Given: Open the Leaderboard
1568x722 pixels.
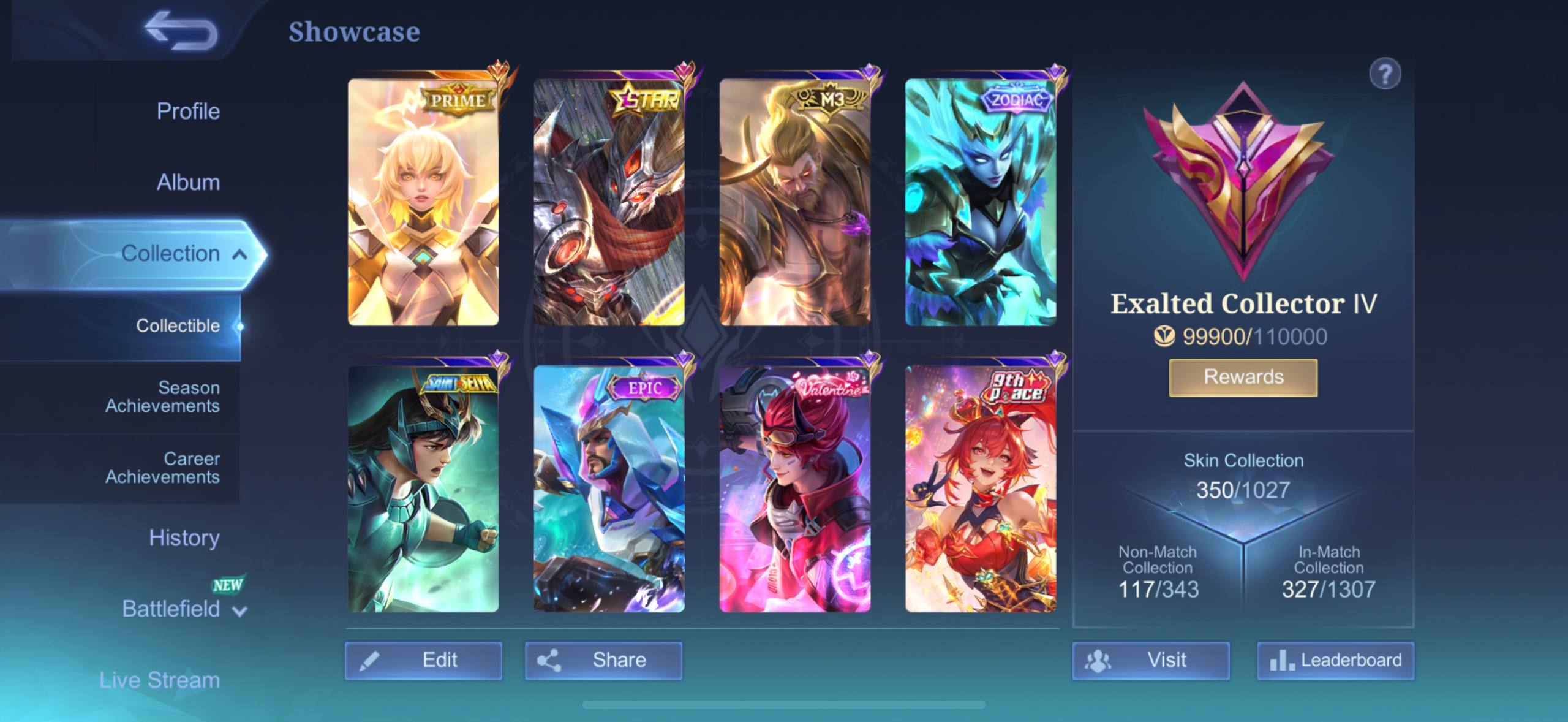Looking at the screenshot, I should (x=1335, y=660).
